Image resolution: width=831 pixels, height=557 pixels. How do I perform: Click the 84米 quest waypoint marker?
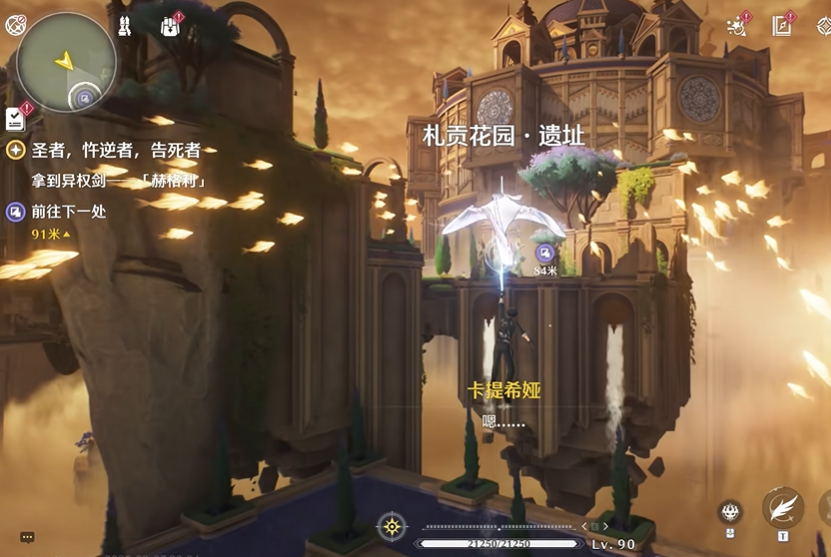(x=545, y=253)
